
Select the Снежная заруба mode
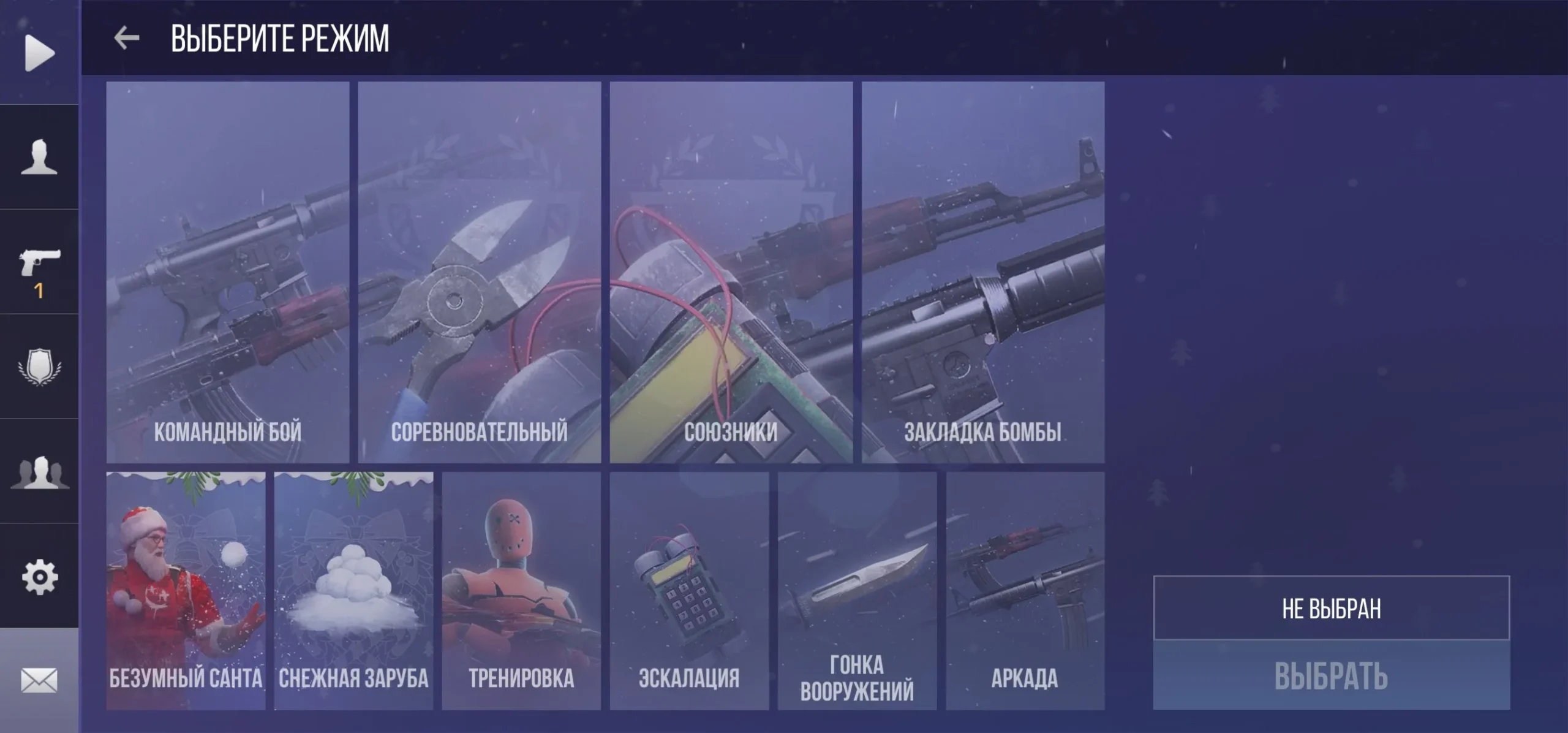[353, 591]
